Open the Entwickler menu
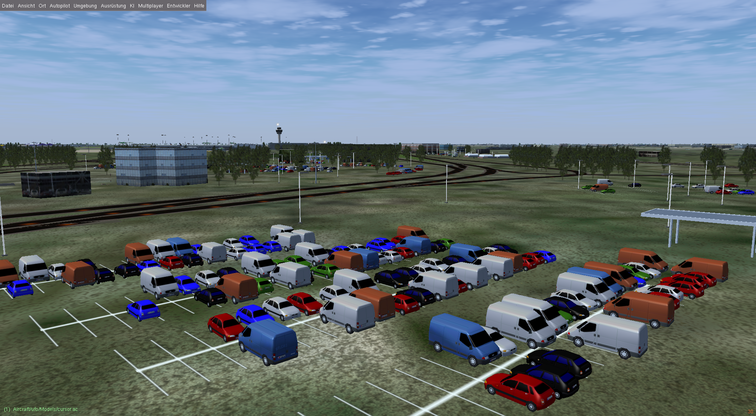The height and width of the screenshot is (416, 756). pyautogui.click(x=179, y=5)
